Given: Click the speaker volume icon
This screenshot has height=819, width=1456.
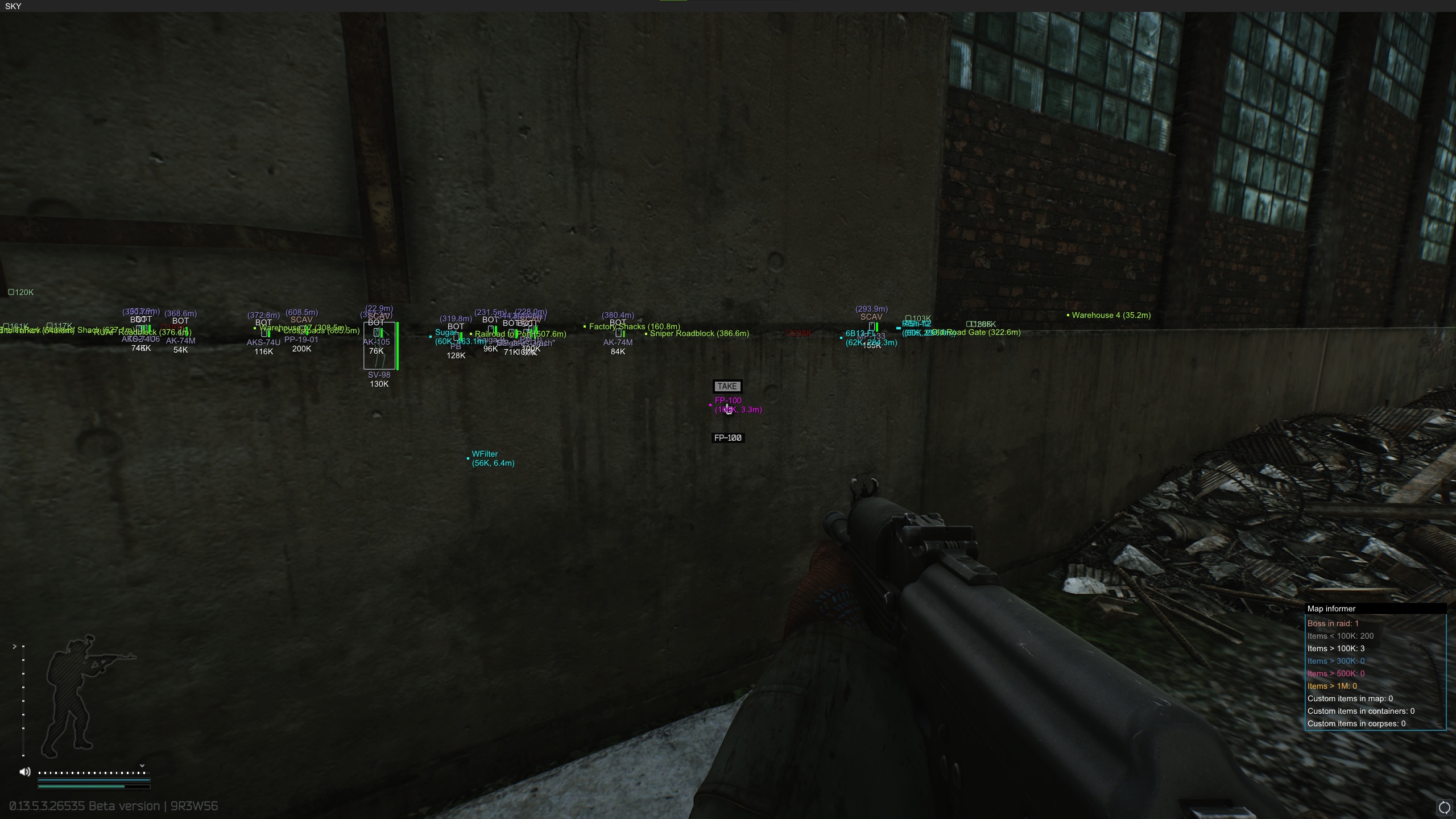Looking at the screenshot, I should click(25, 772).
